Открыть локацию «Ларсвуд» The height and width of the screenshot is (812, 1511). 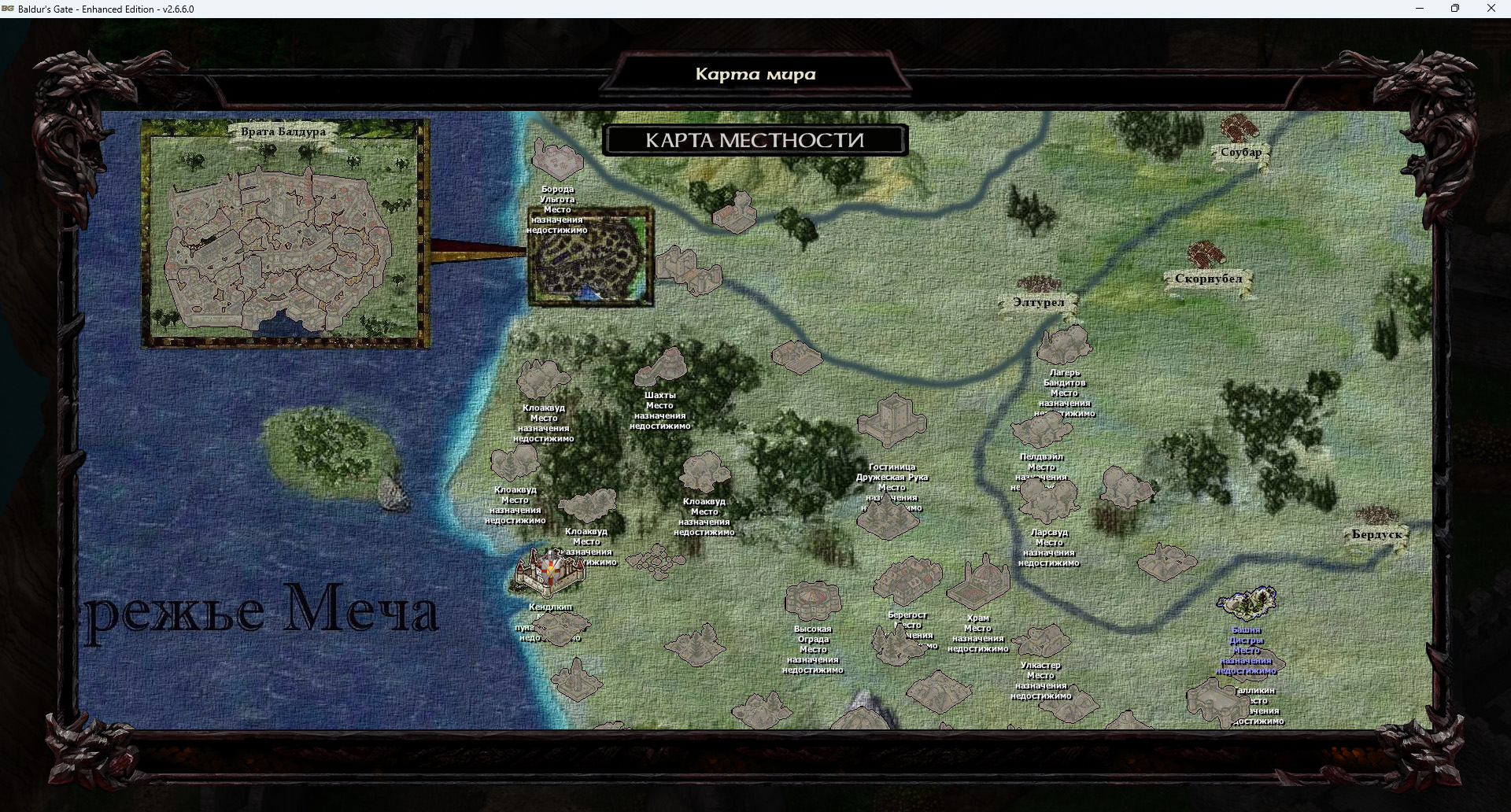1047,500
